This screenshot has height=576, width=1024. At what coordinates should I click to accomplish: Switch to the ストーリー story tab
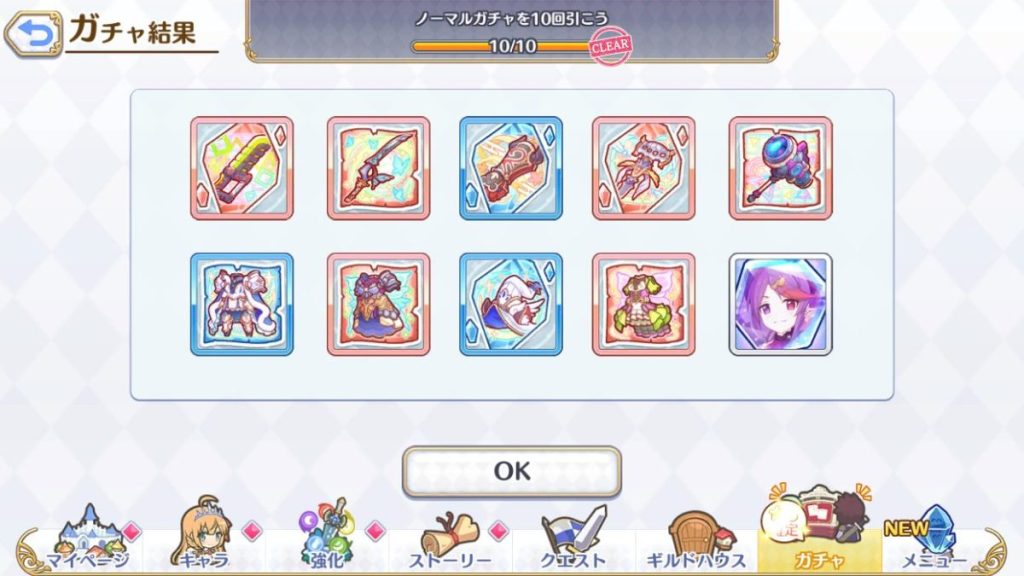[x=451, y=540]
